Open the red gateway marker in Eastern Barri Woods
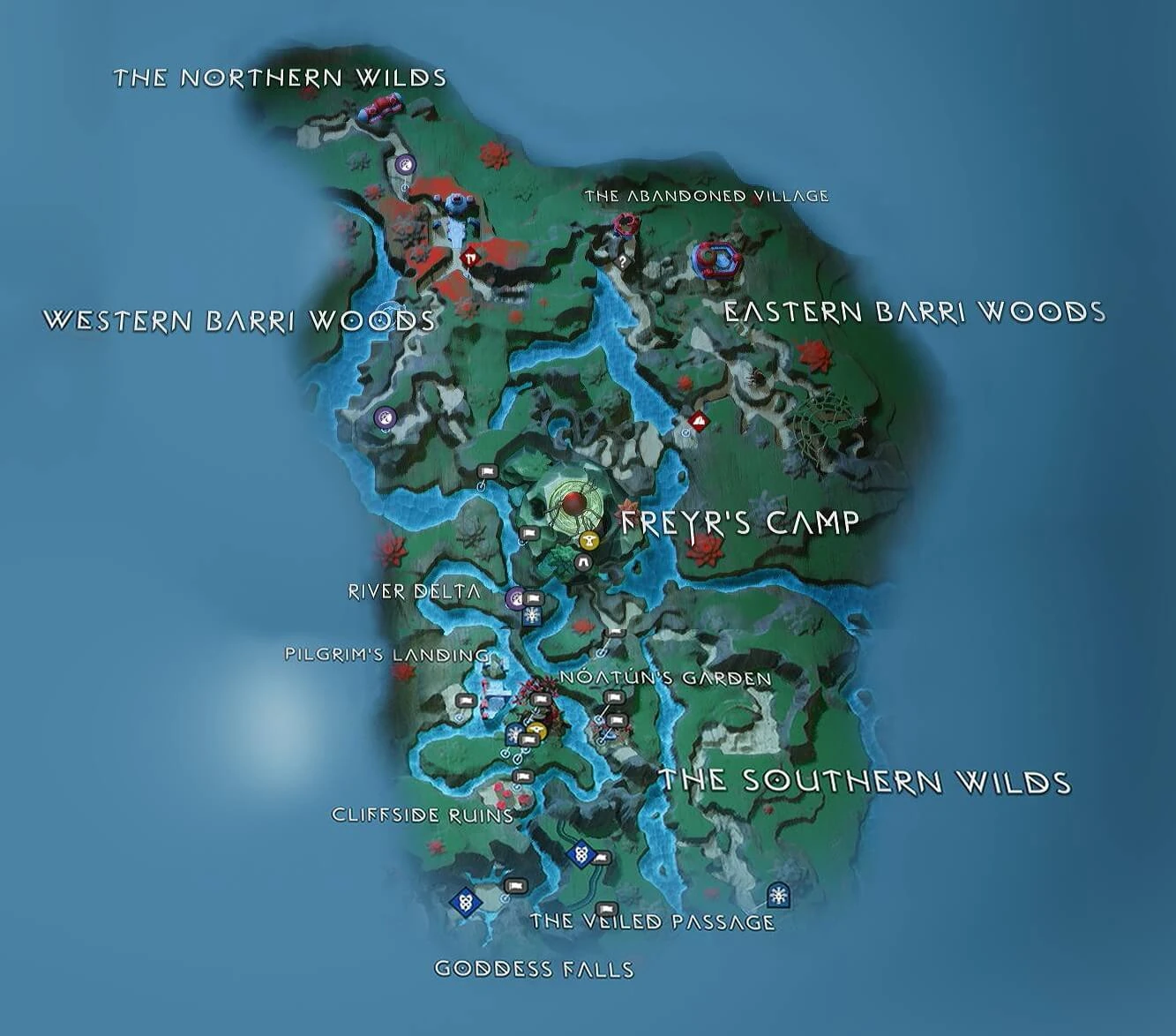The height and width of the screenshot is (1036, 1176). pyautogui.click(x=700, y=422)
